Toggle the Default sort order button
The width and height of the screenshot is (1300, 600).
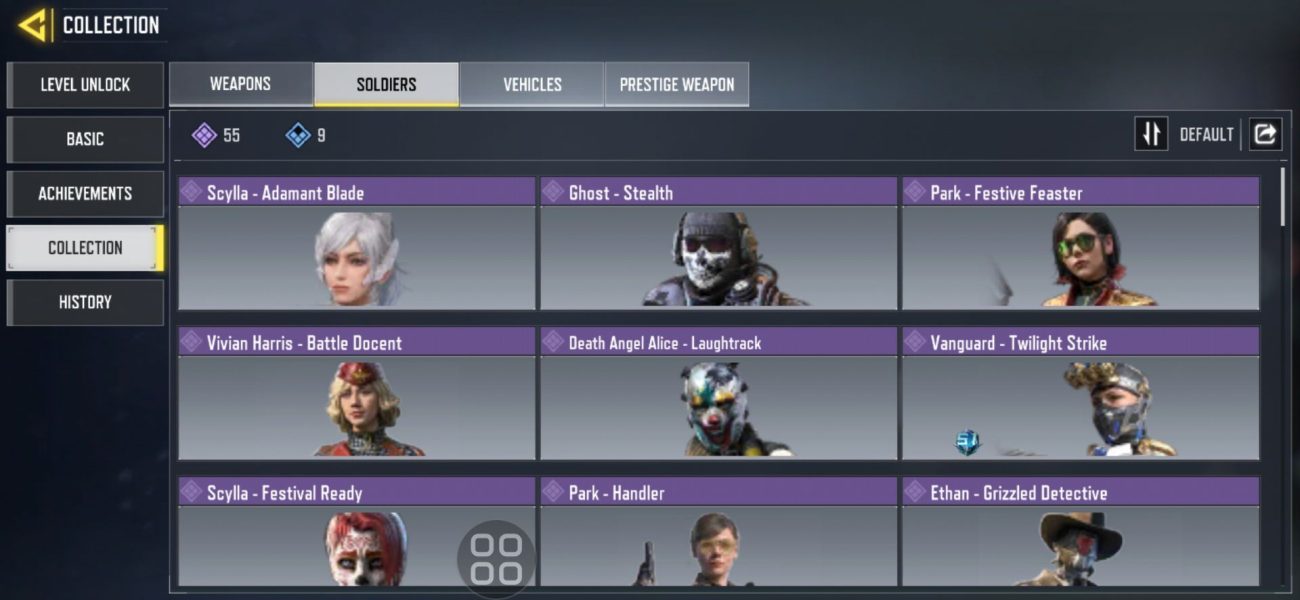click(1151, 134)
